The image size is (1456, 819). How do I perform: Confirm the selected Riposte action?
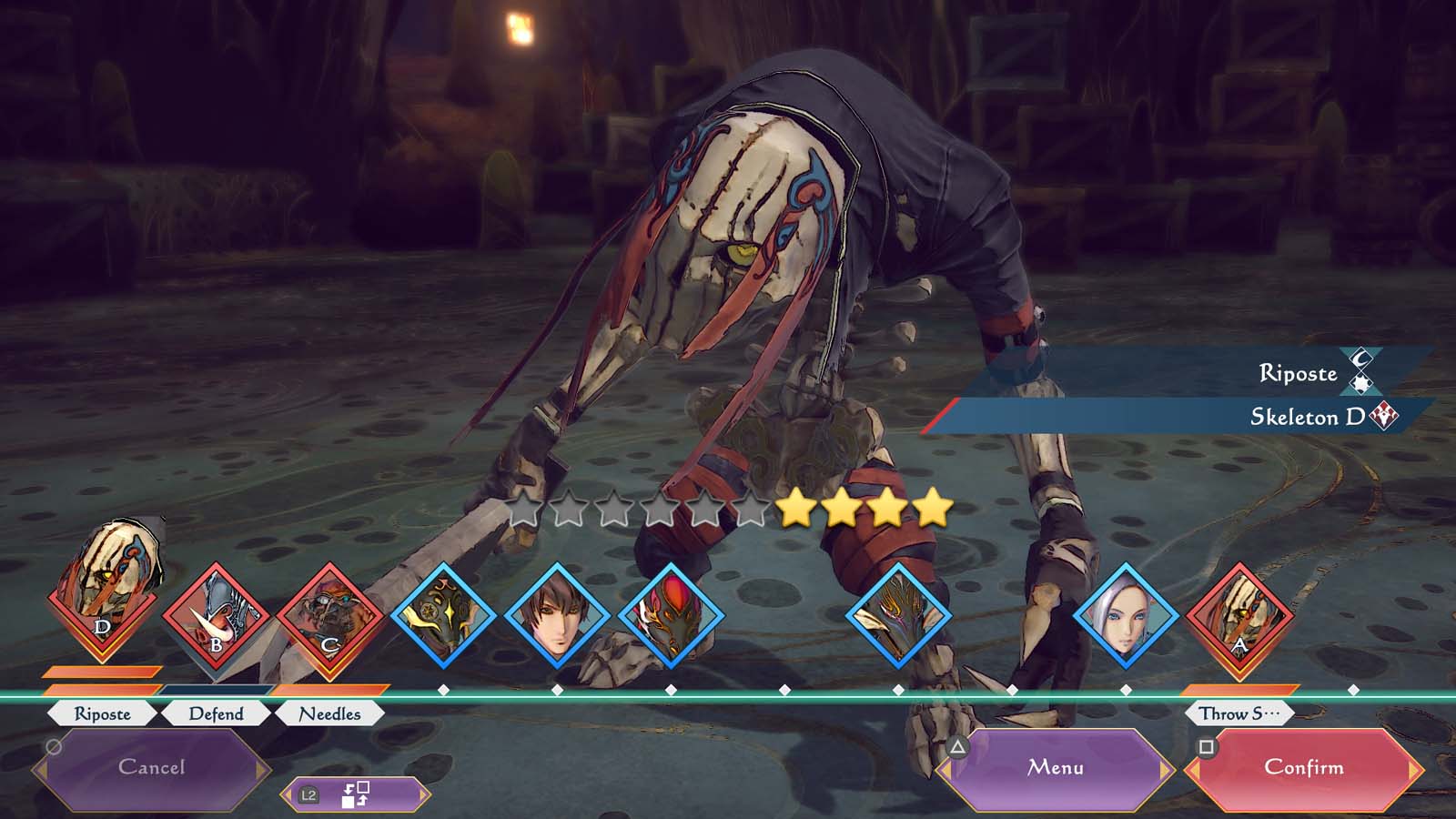[1303, 768]
